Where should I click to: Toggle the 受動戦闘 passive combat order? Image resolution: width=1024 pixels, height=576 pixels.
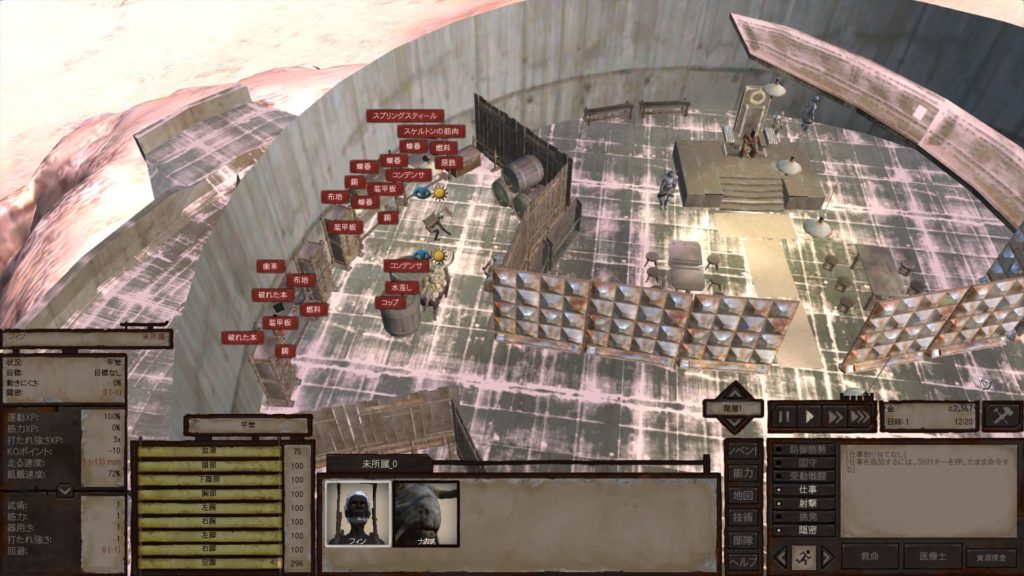tap(803, 477)
